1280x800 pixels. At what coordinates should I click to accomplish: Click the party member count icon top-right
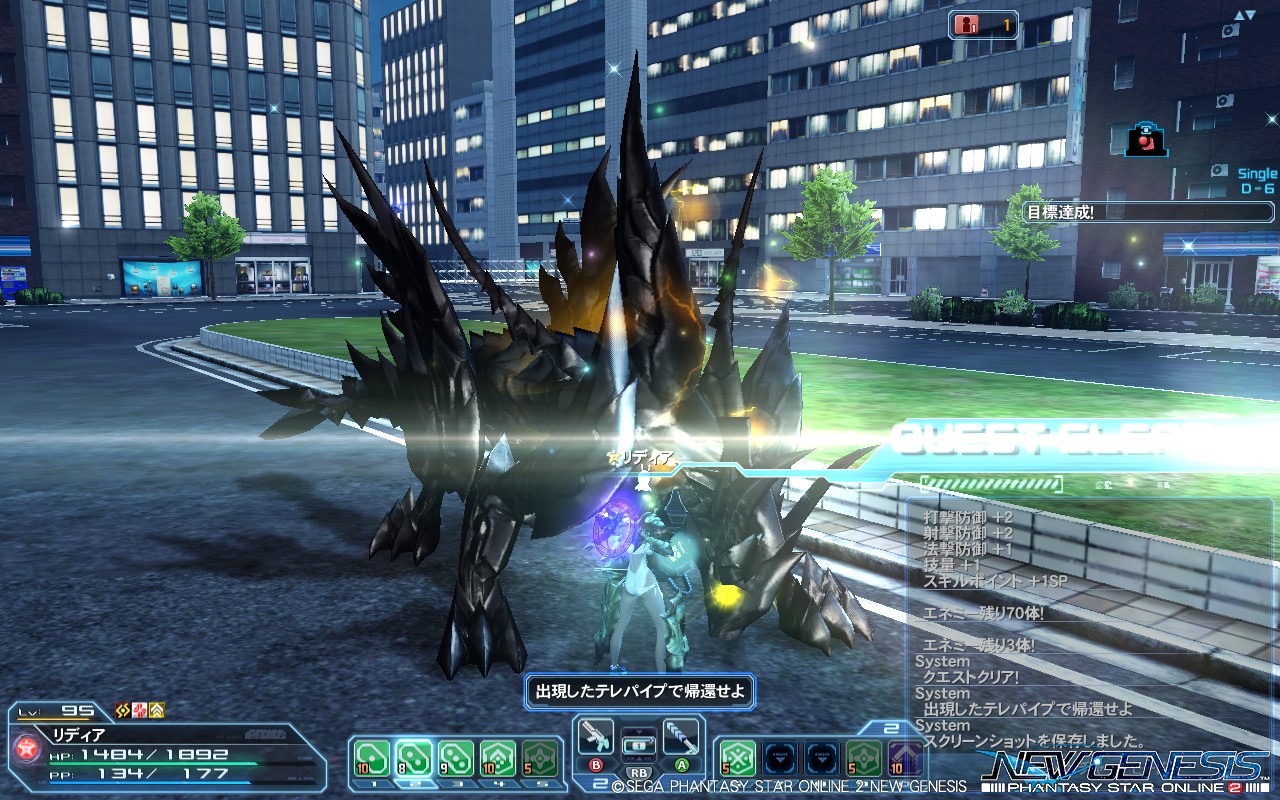click(x=968, y=26)
